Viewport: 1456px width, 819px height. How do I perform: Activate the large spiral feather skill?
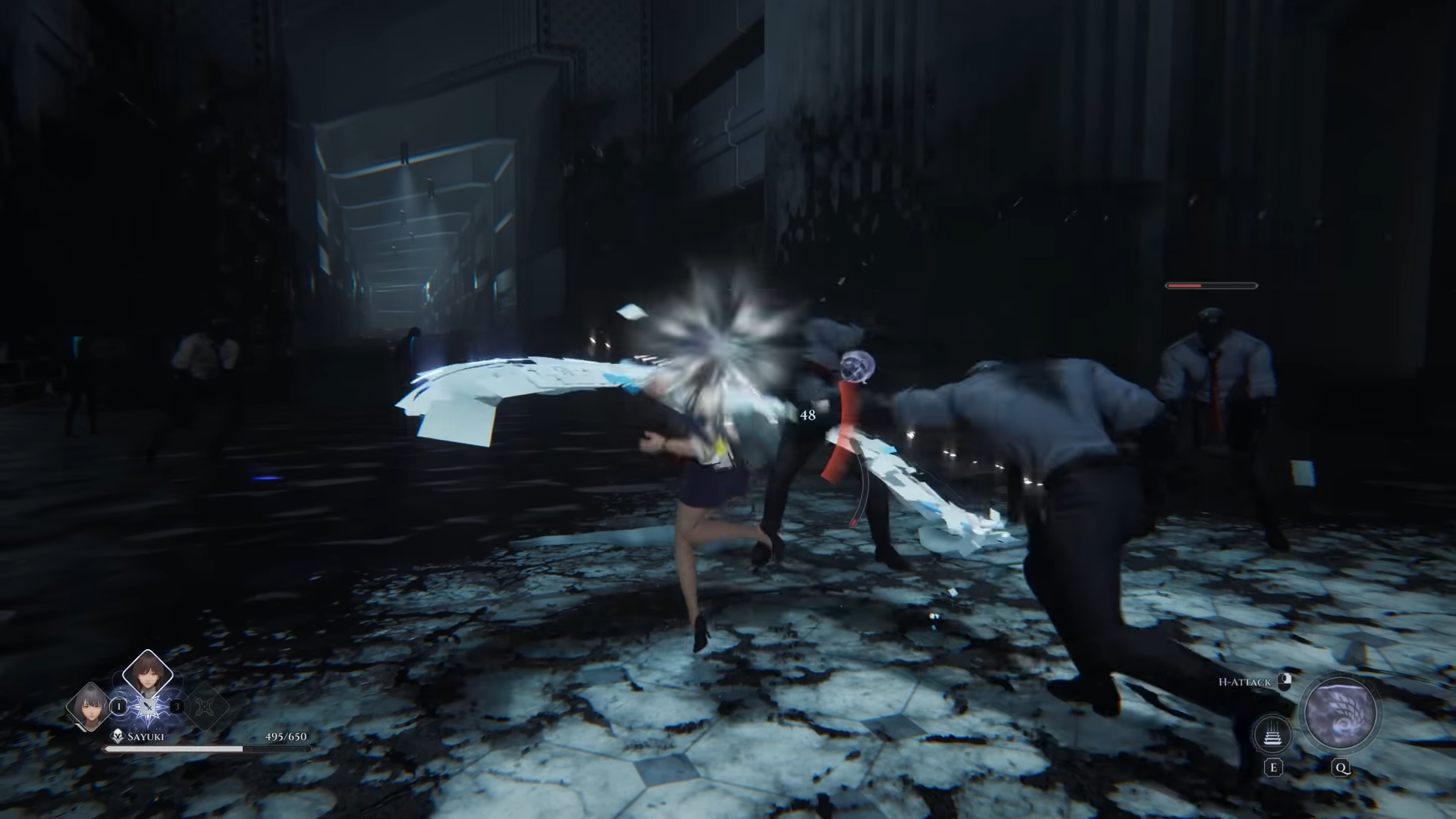pos(1340,714)
